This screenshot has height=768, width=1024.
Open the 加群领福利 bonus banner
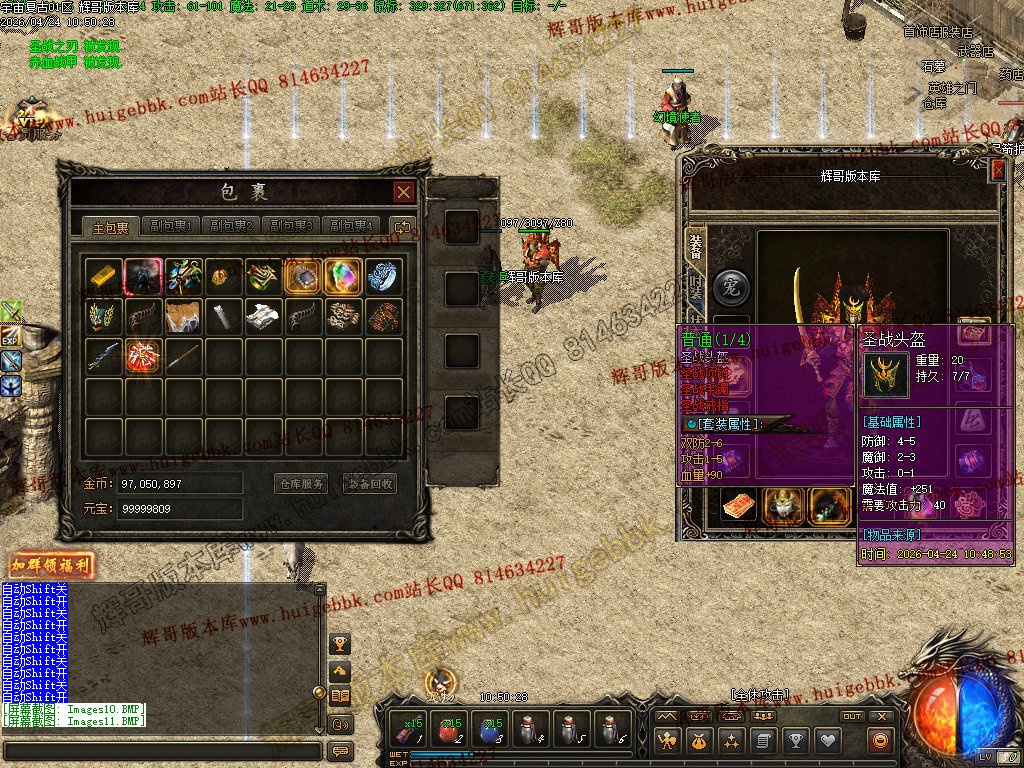pyautogui.click(x=51, y=565)
